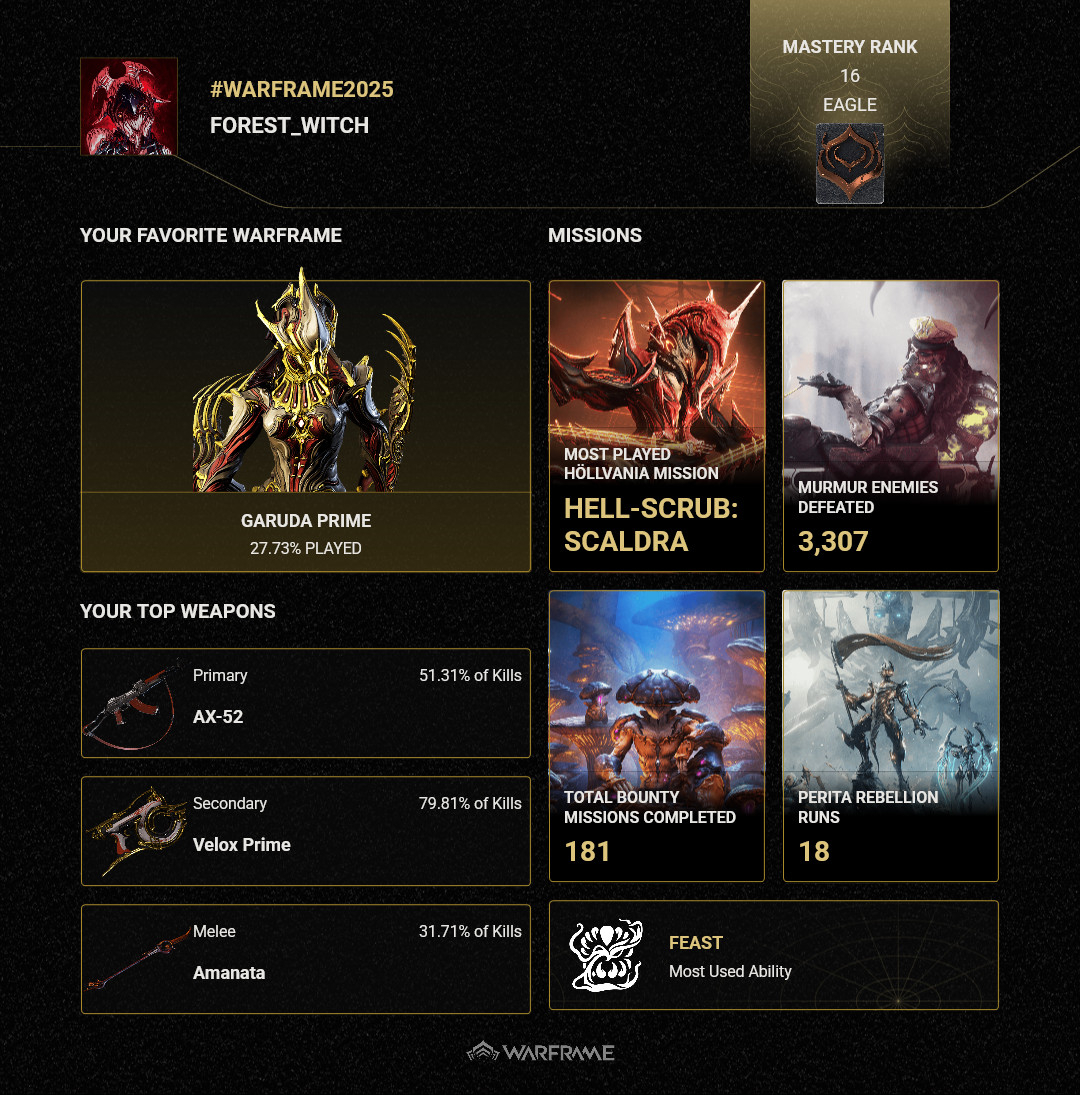This screenshot has width=1080, height=1095.
Task: Click the Feast most used ability icon
Action: tap(606, 955)
